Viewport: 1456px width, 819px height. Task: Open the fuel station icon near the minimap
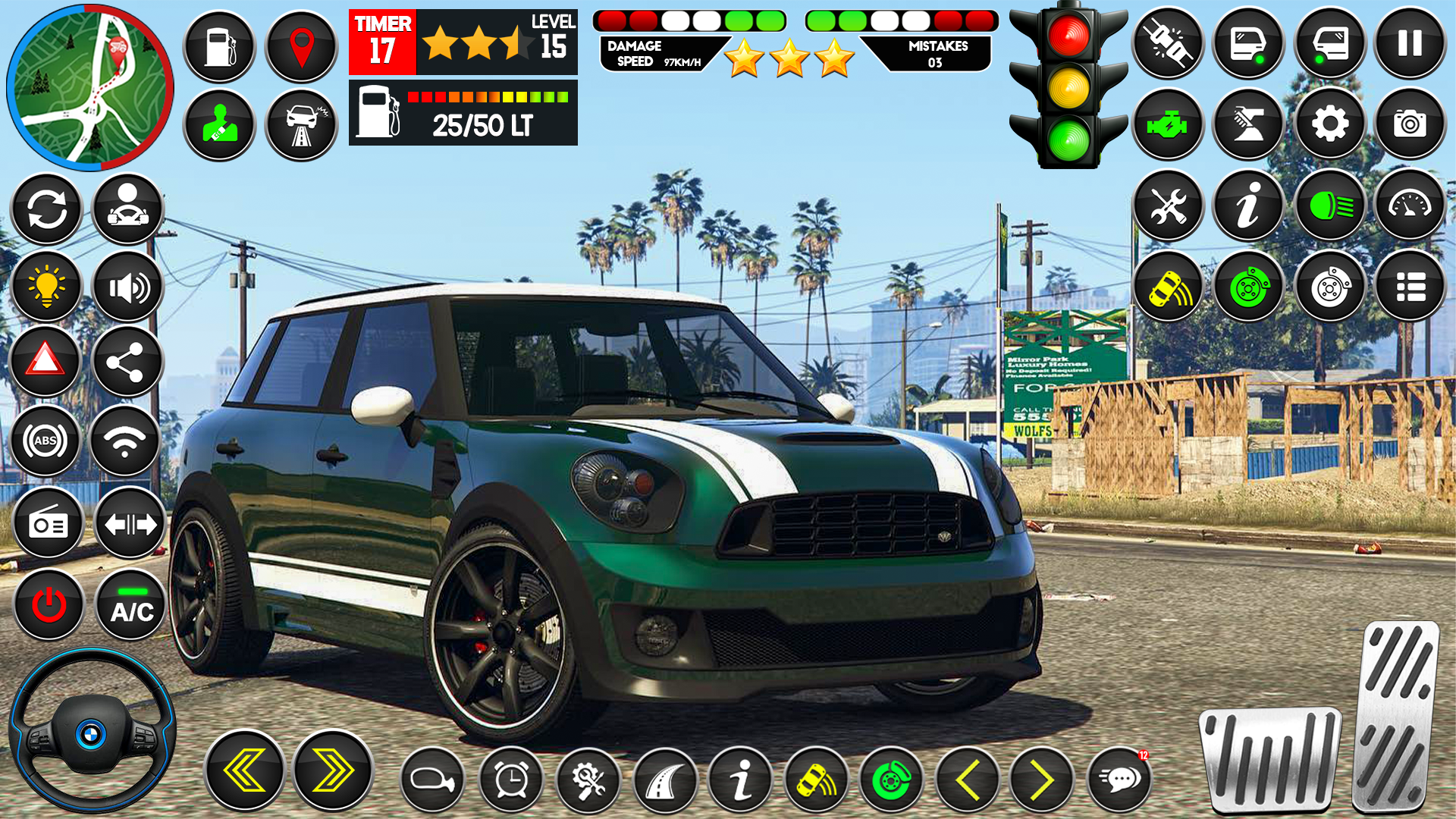(x=220, y=47)
